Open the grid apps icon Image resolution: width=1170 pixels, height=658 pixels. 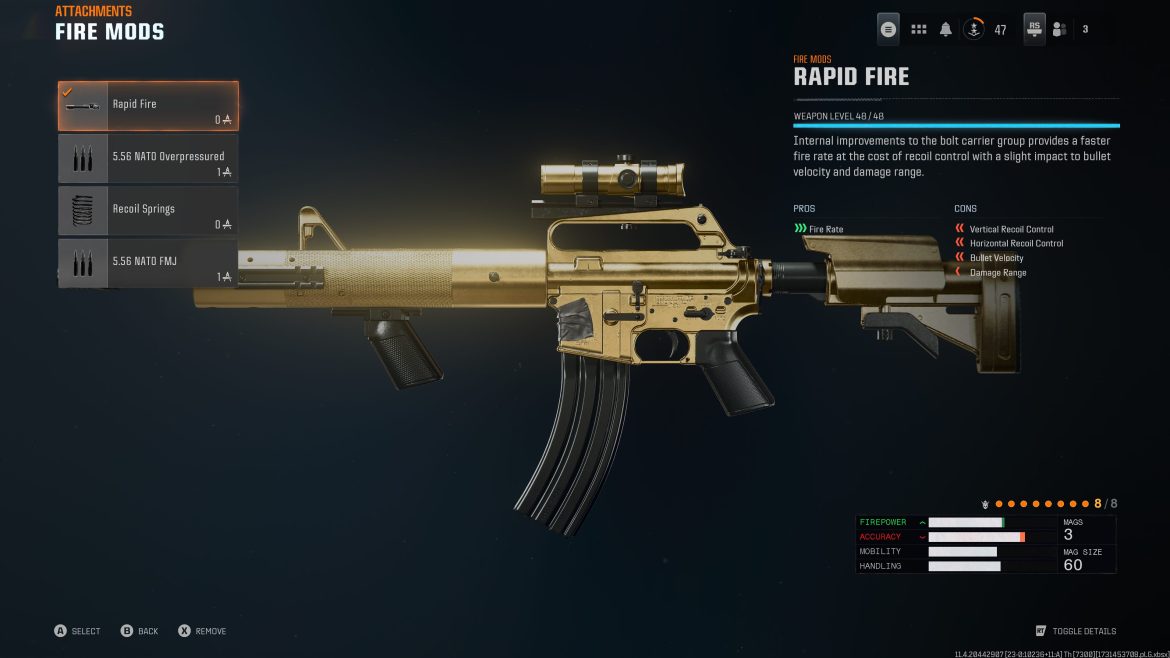pyautogui.click(x=918, y=30)
